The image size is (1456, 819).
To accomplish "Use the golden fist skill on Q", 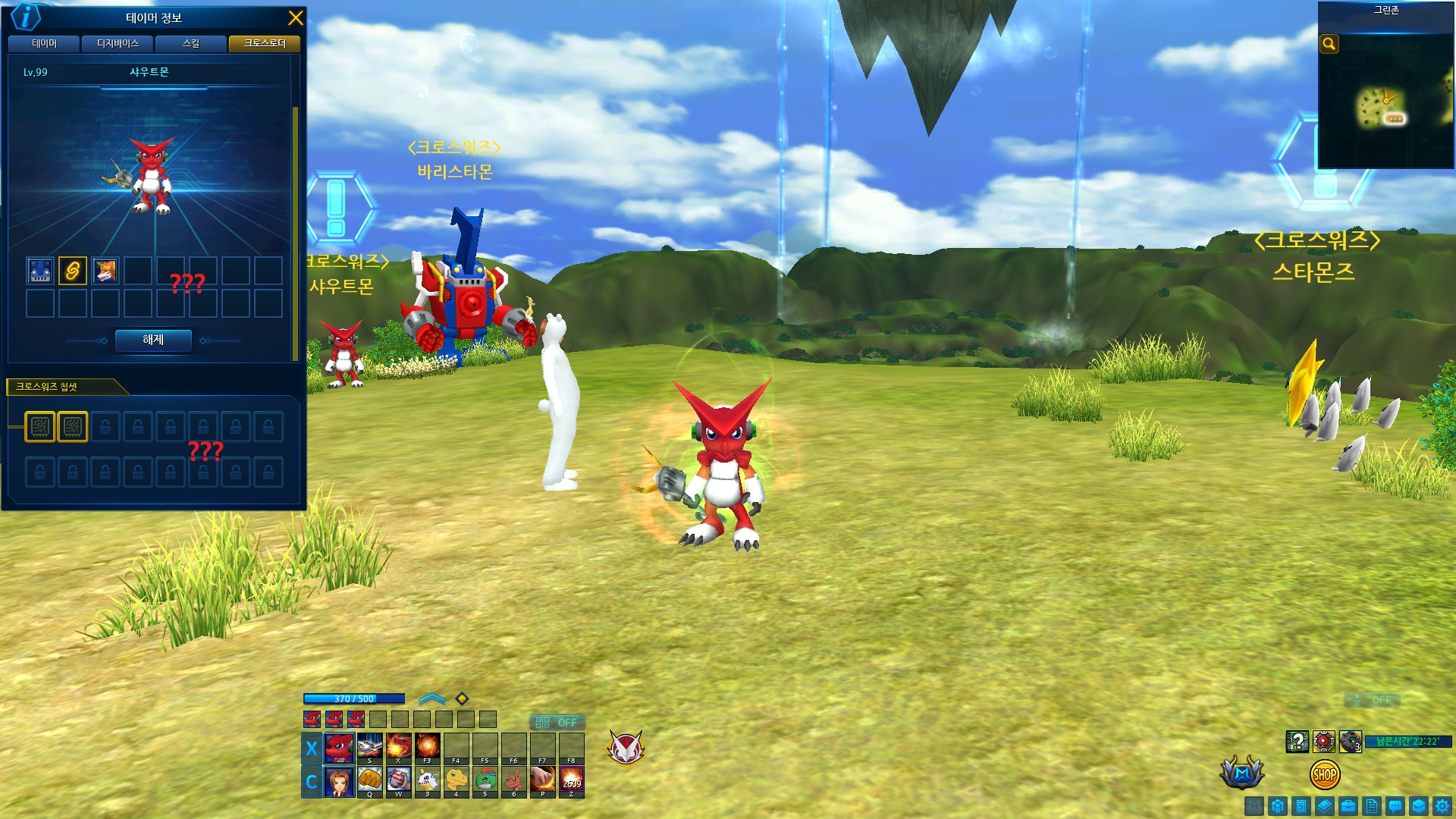I will coord(369,780).
